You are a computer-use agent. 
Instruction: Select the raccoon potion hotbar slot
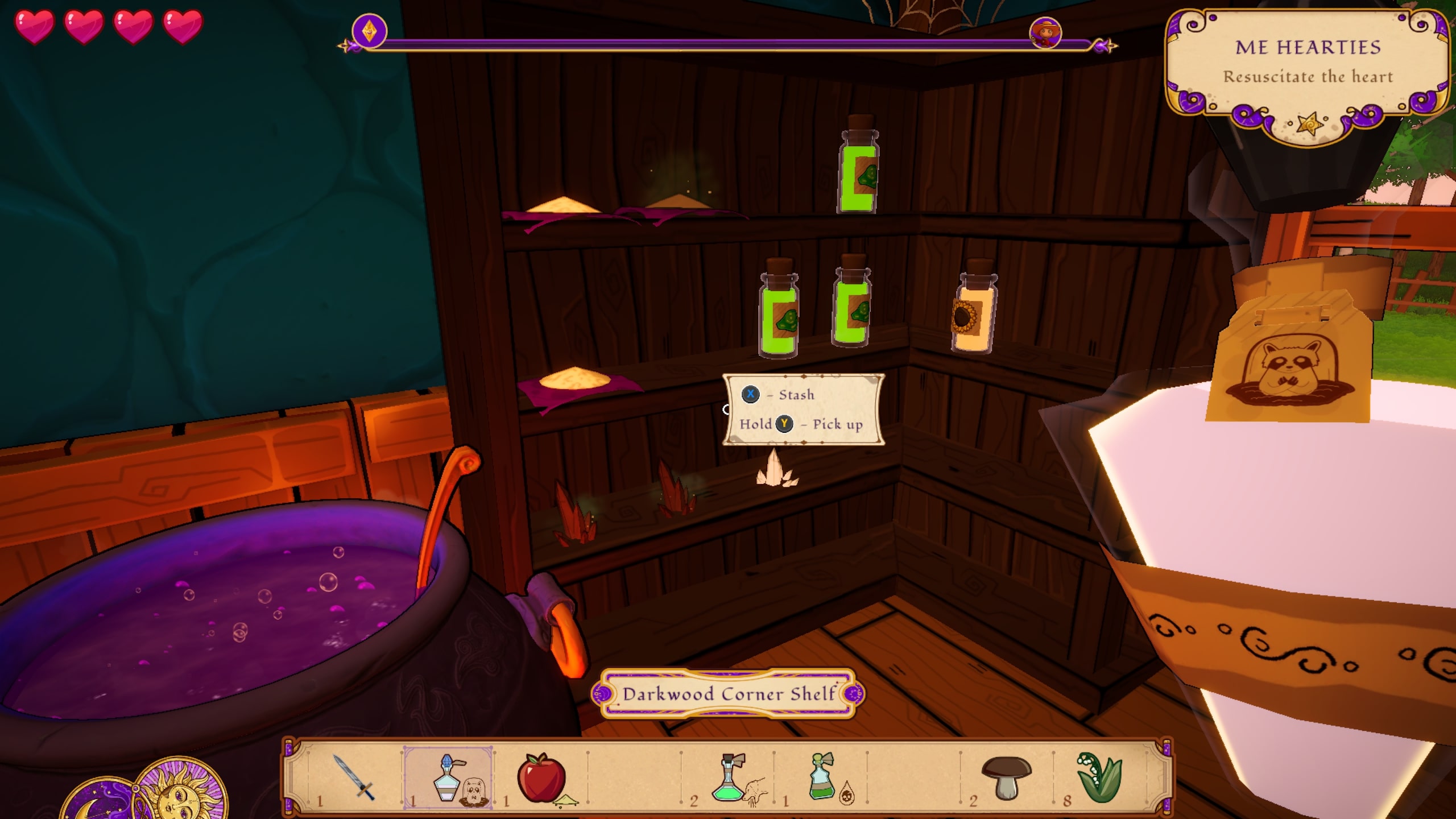pyautogui.click(x=449, y=777)
